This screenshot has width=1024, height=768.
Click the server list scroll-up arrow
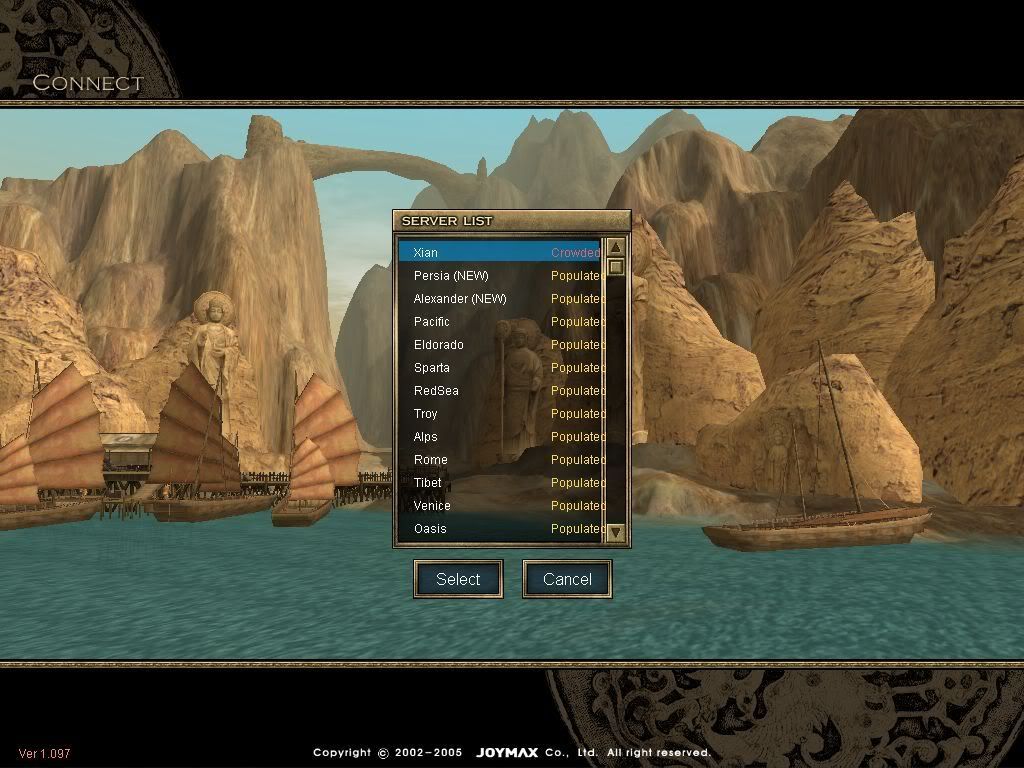pyautogui.click(x=616, y=248)
